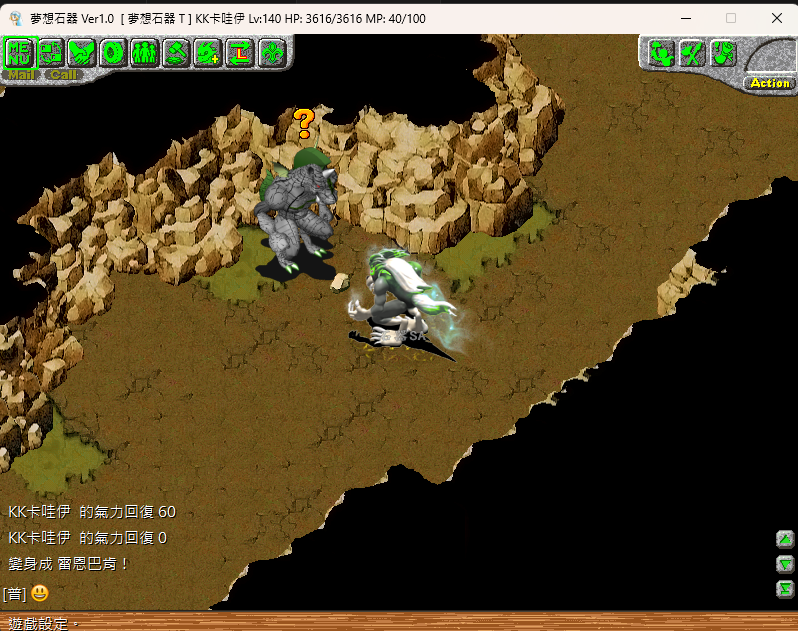The image size is (798, 631).
Task: Click the chat down arrow button
Action: [x=785, y=564]
